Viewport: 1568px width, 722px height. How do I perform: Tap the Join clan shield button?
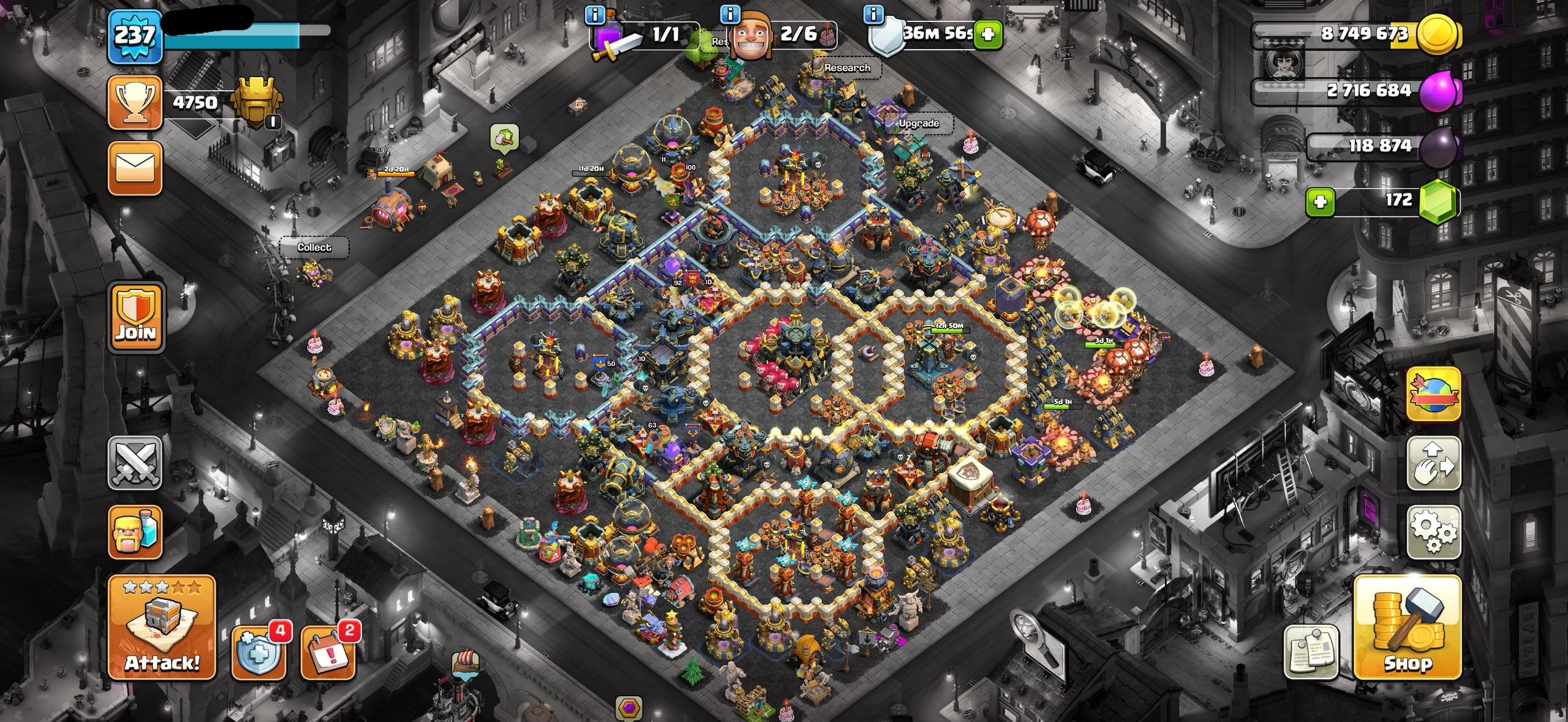coord(137,316)
